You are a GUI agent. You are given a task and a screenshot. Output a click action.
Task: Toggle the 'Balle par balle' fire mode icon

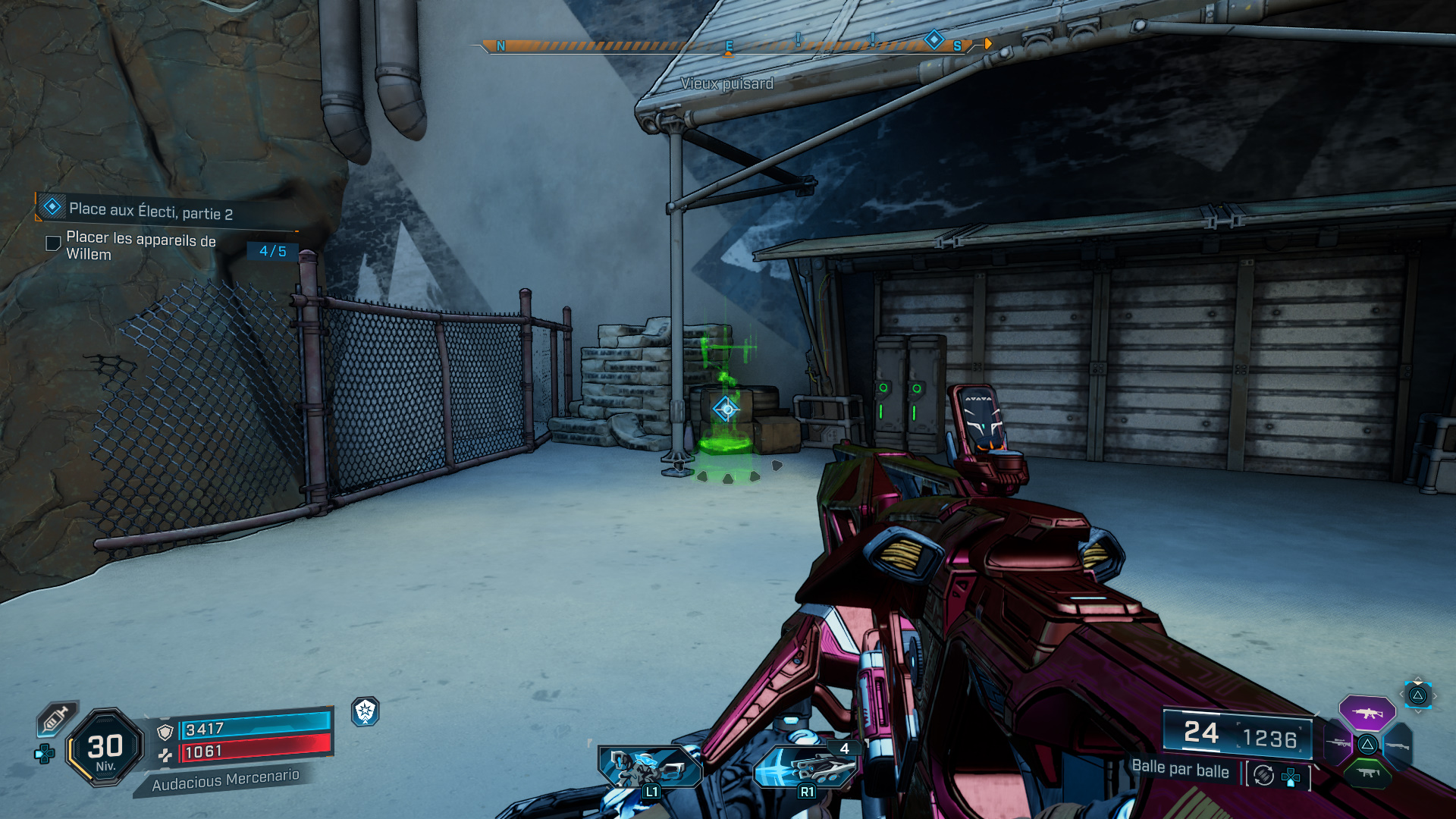[x=1263, y=775]
